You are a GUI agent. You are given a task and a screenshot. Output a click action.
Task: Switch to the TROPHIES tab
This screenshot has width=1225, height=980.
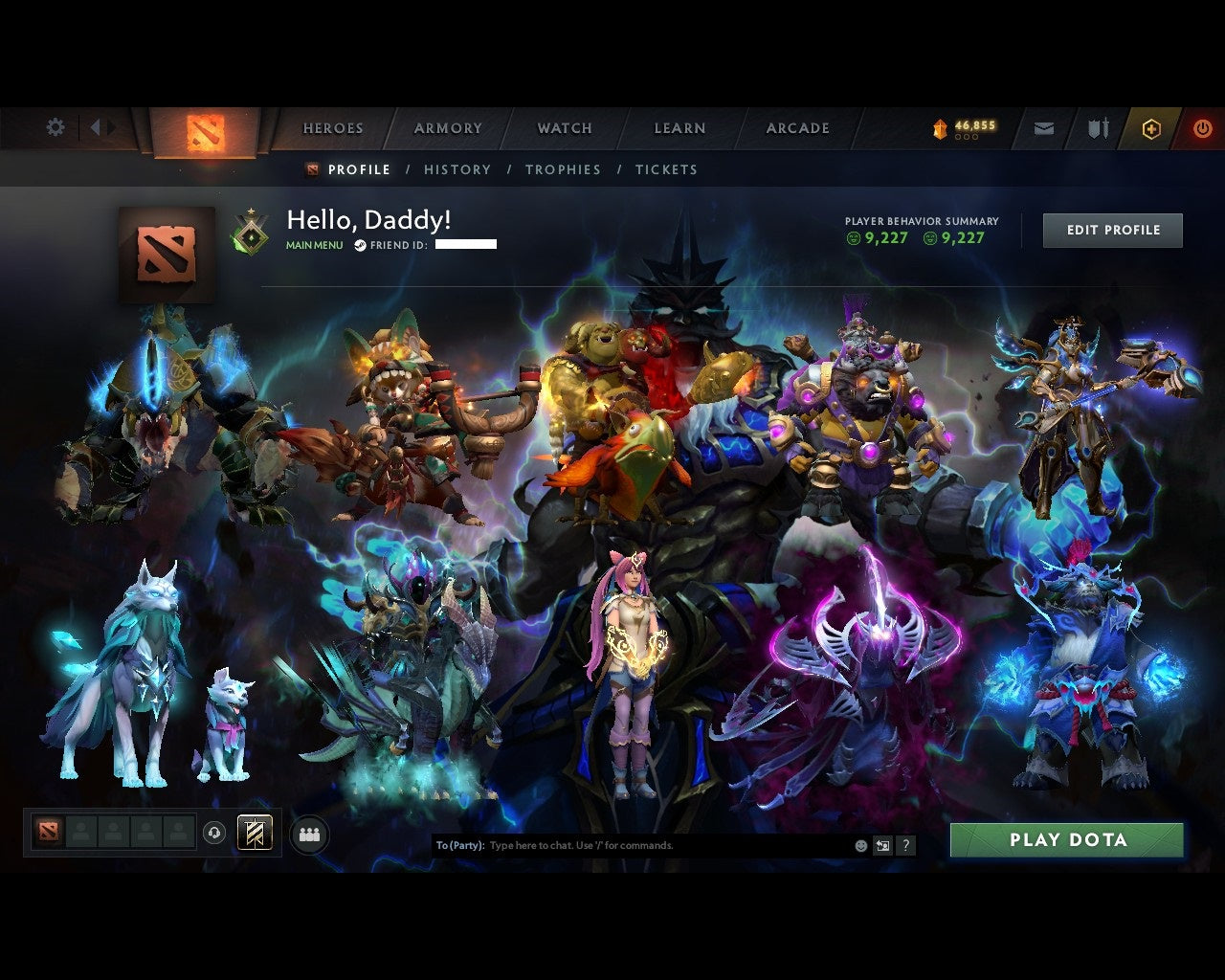click(563, 169)
